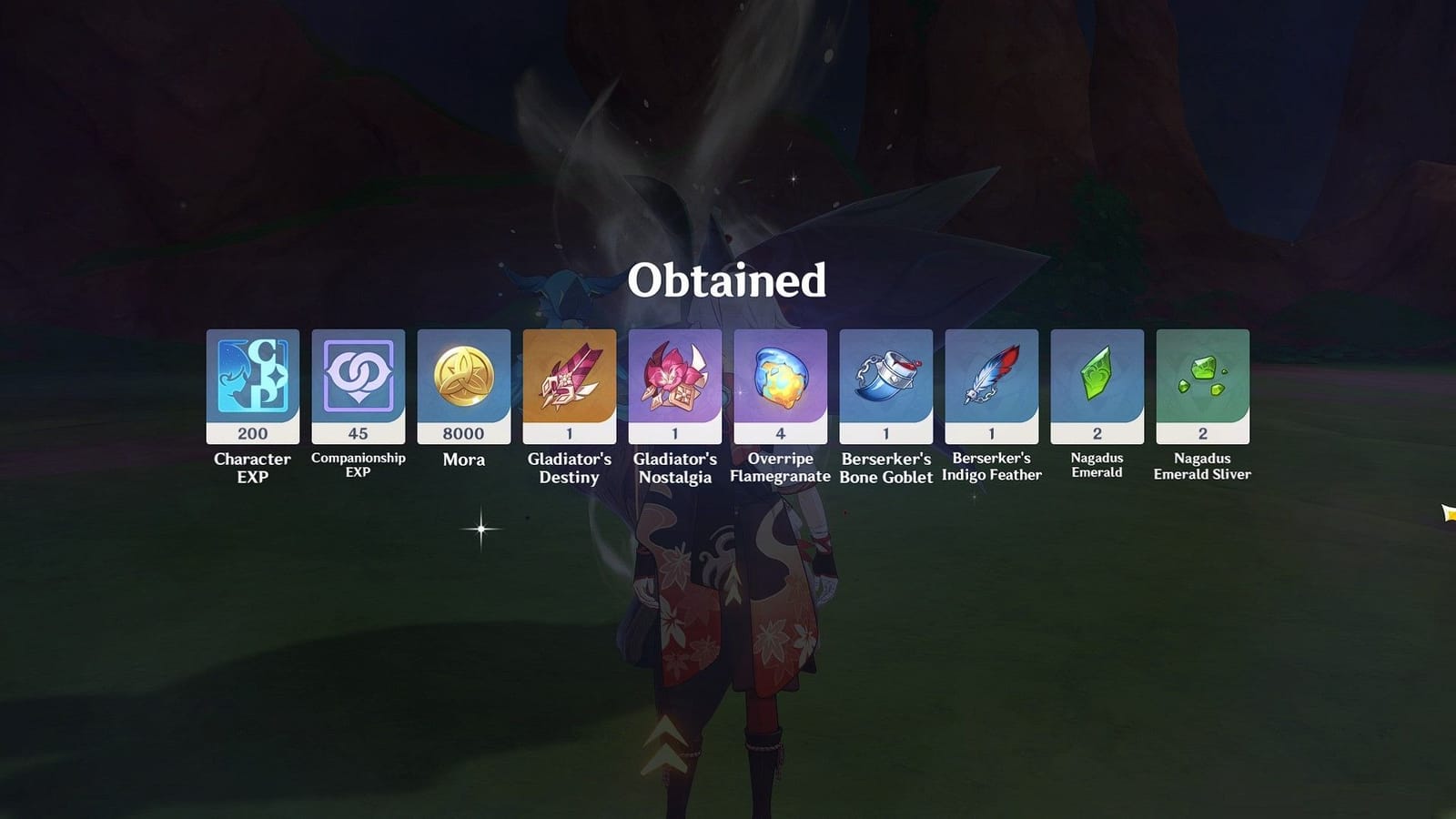1456x819 pixels.
Task: Click the Obtained heading text
Action: pos(728,283)
